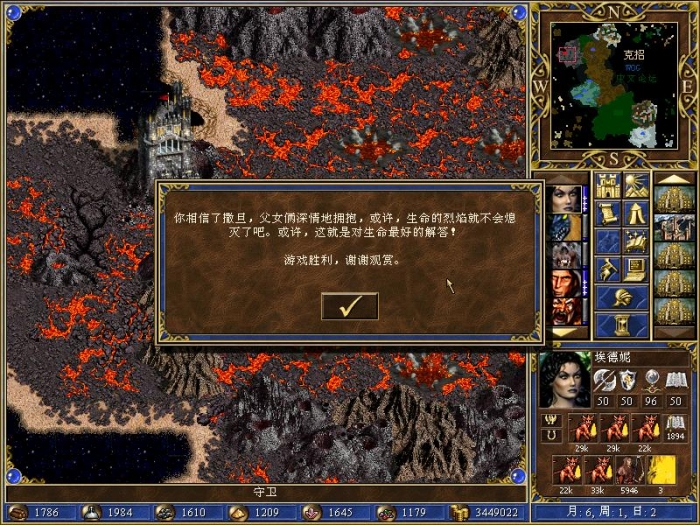Confirm the victory dialog with the checkmark

coord(349,306)
